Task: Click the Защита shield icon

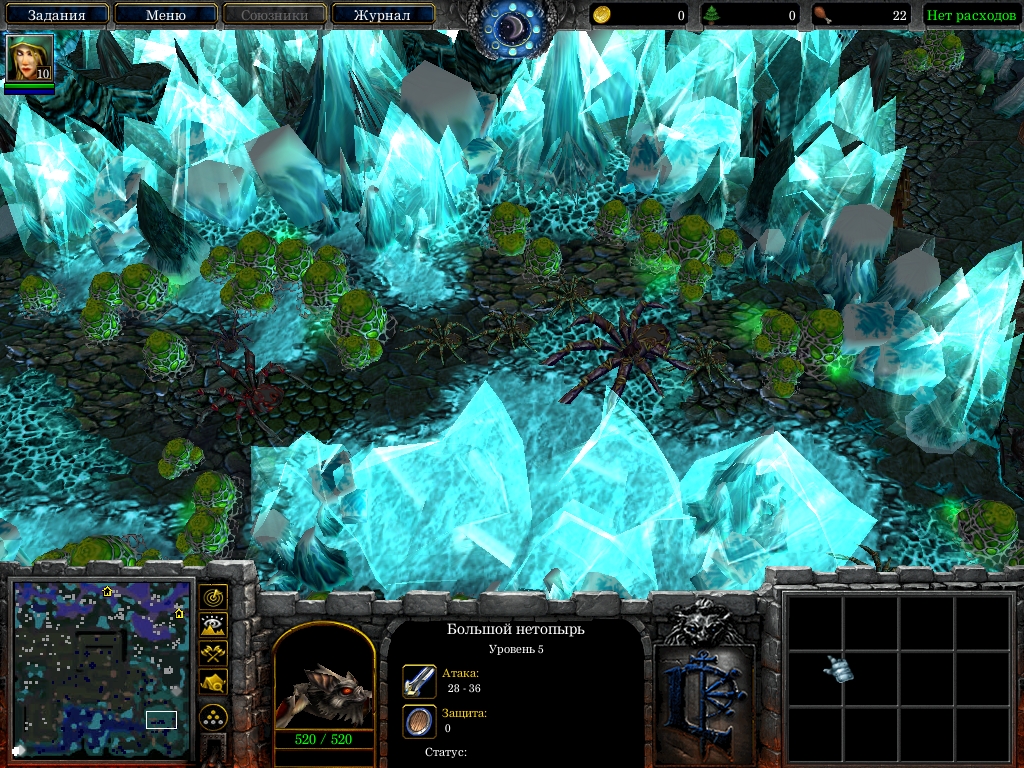Action: pos(418,720)
